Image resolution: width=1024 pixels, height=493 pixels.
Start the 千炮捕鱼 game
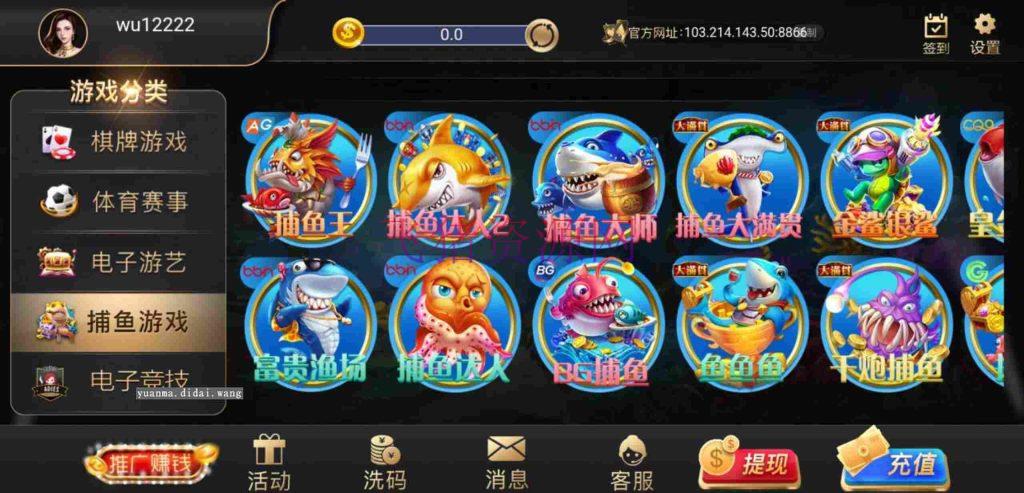pyautogui.click(x=885, y=322)
